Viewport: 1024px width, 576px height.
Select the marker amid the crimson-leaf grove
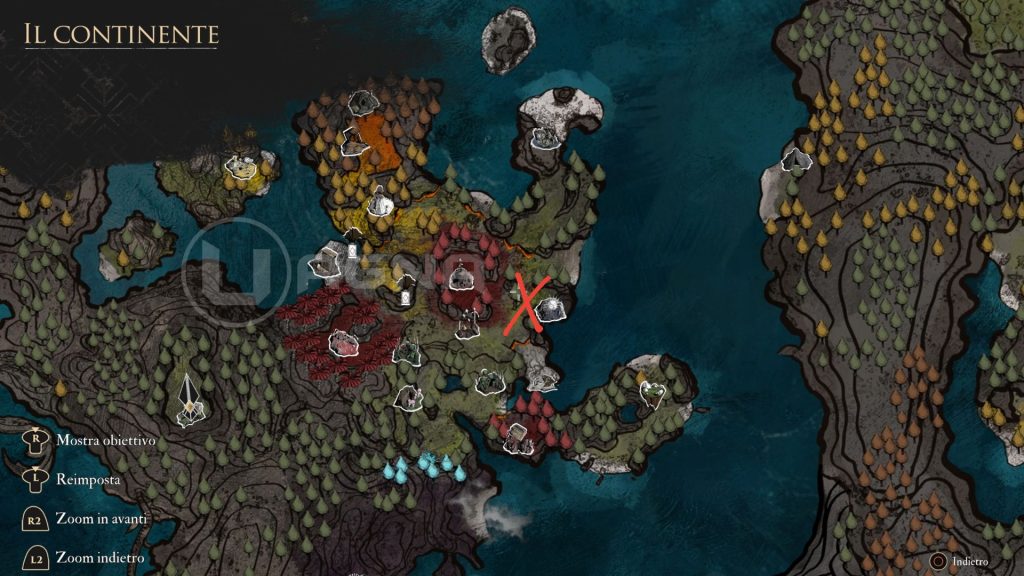coord(343,343)
